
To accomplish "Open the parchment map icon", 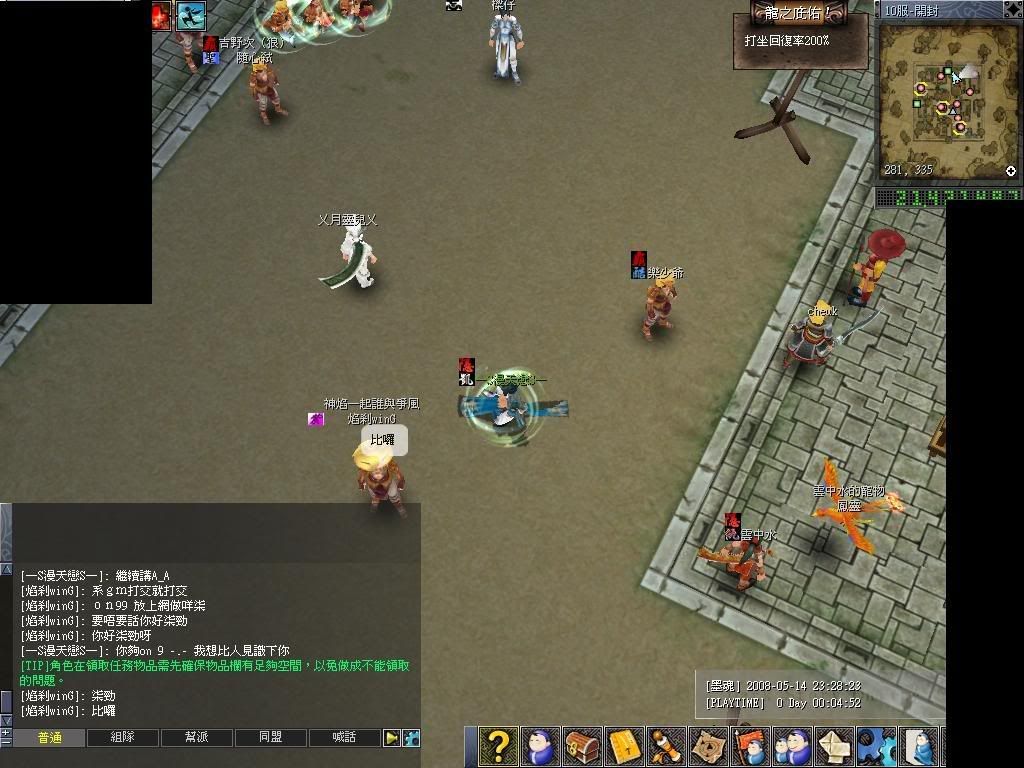I will pos(709,746).
